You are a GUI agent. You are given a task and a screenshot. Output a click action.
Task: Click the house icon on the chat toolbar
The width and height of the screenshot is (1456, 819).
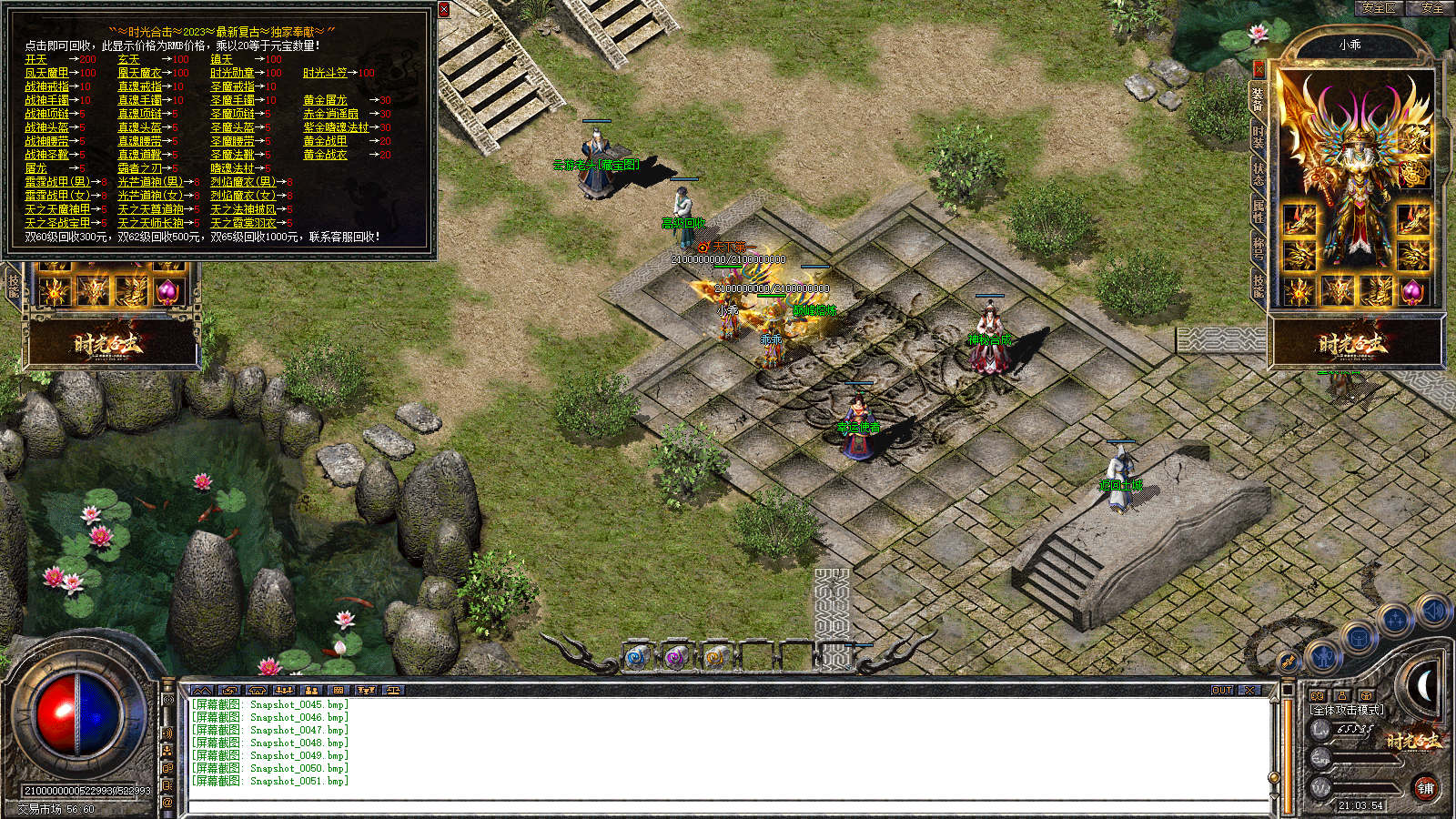click(x=256, y=691)
